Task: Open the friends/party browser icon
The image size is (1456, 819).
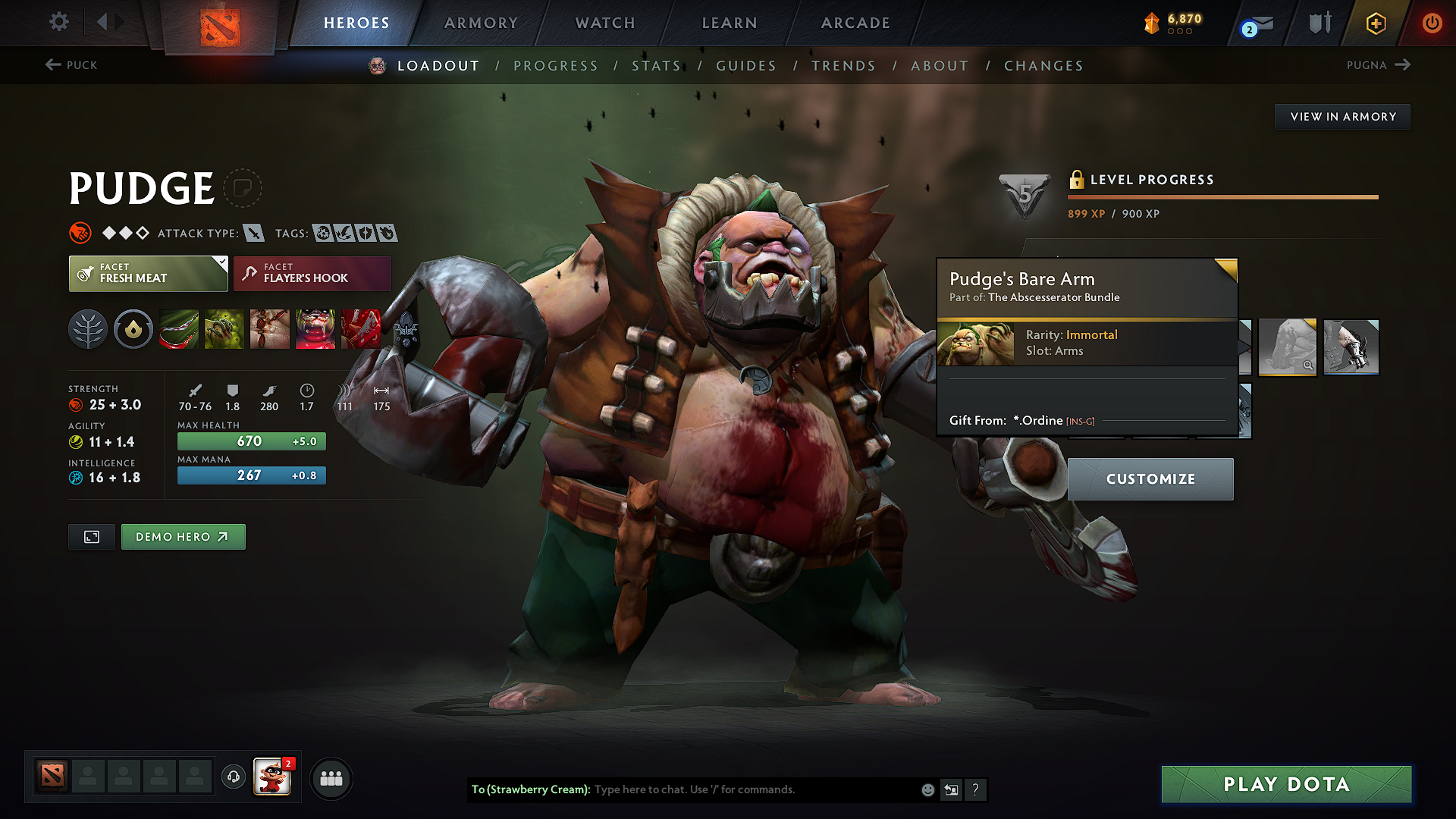Action: (x=331, y=778)
